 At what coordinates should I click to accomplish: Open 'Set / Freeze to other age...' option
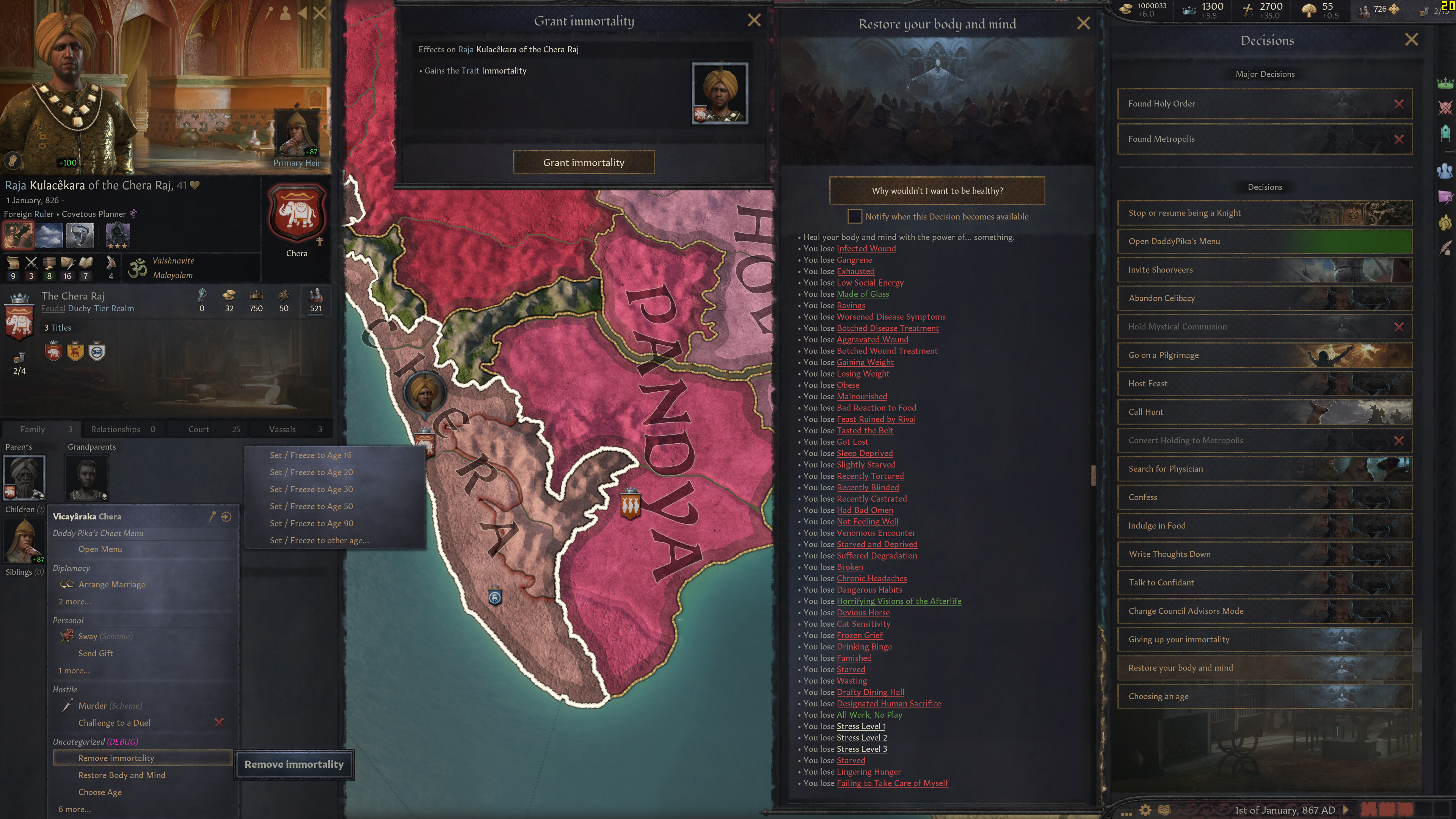click(320, 540)
